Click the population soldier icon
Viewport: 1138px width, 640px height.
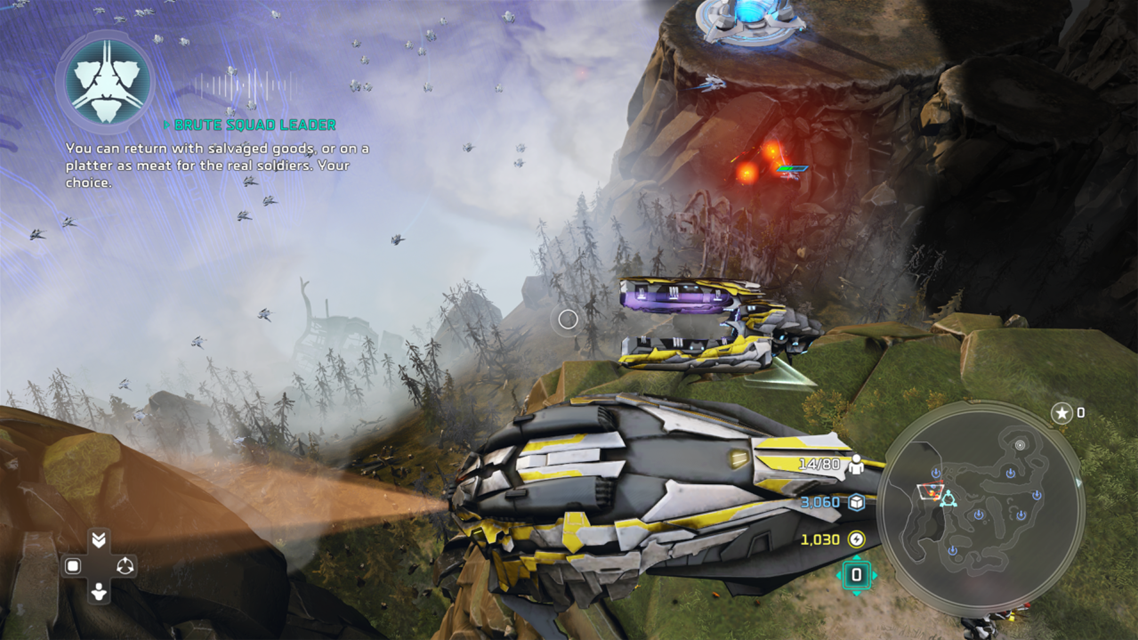pyautogui.click(x=856, y=465)
